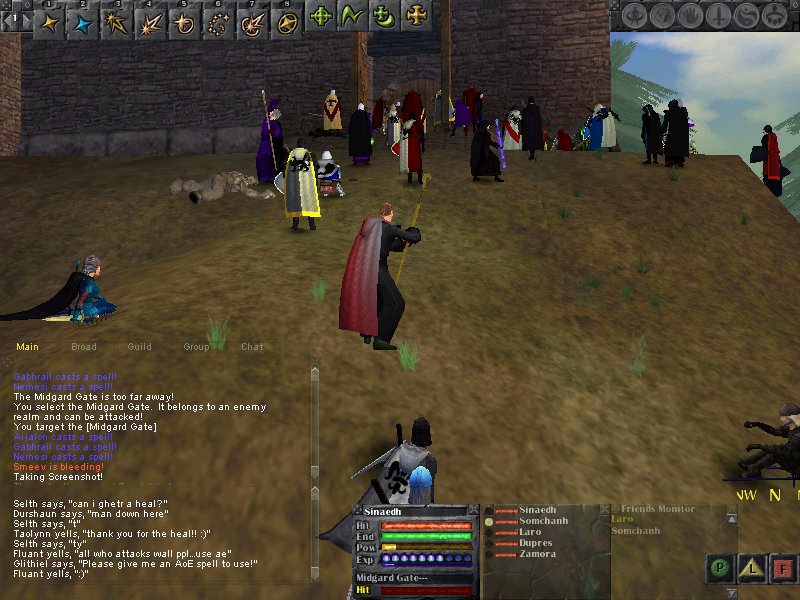The height and width of the screenshot is (600, 800).
Task: Click the first green cross heal icon
Action: (x=320, y=16)
